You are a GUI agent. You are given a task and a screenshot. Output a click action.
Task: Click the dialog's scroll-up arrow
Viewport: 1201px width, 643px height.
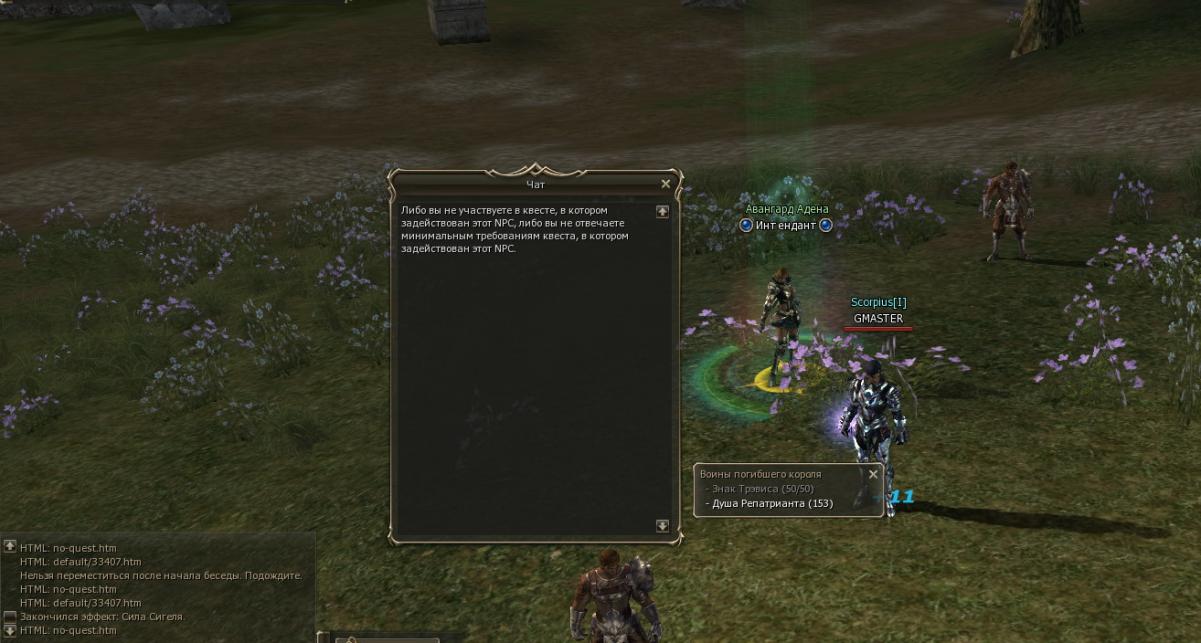click(x=662, y=212)
